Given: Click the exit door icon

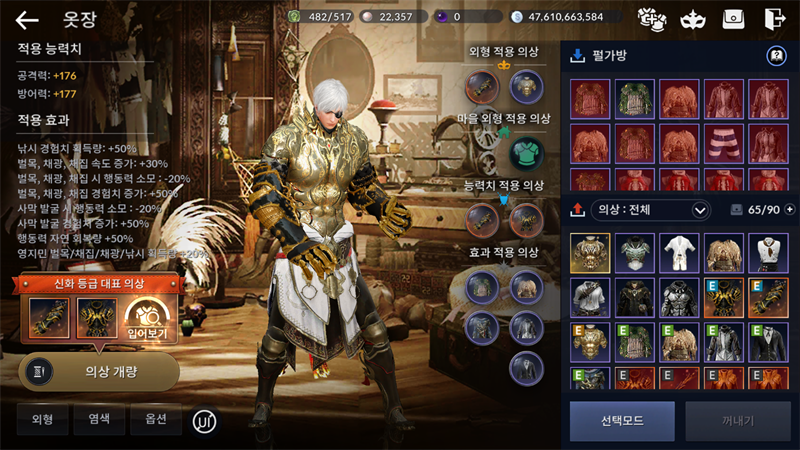Looking at the screenshot, I should (774, 18).
